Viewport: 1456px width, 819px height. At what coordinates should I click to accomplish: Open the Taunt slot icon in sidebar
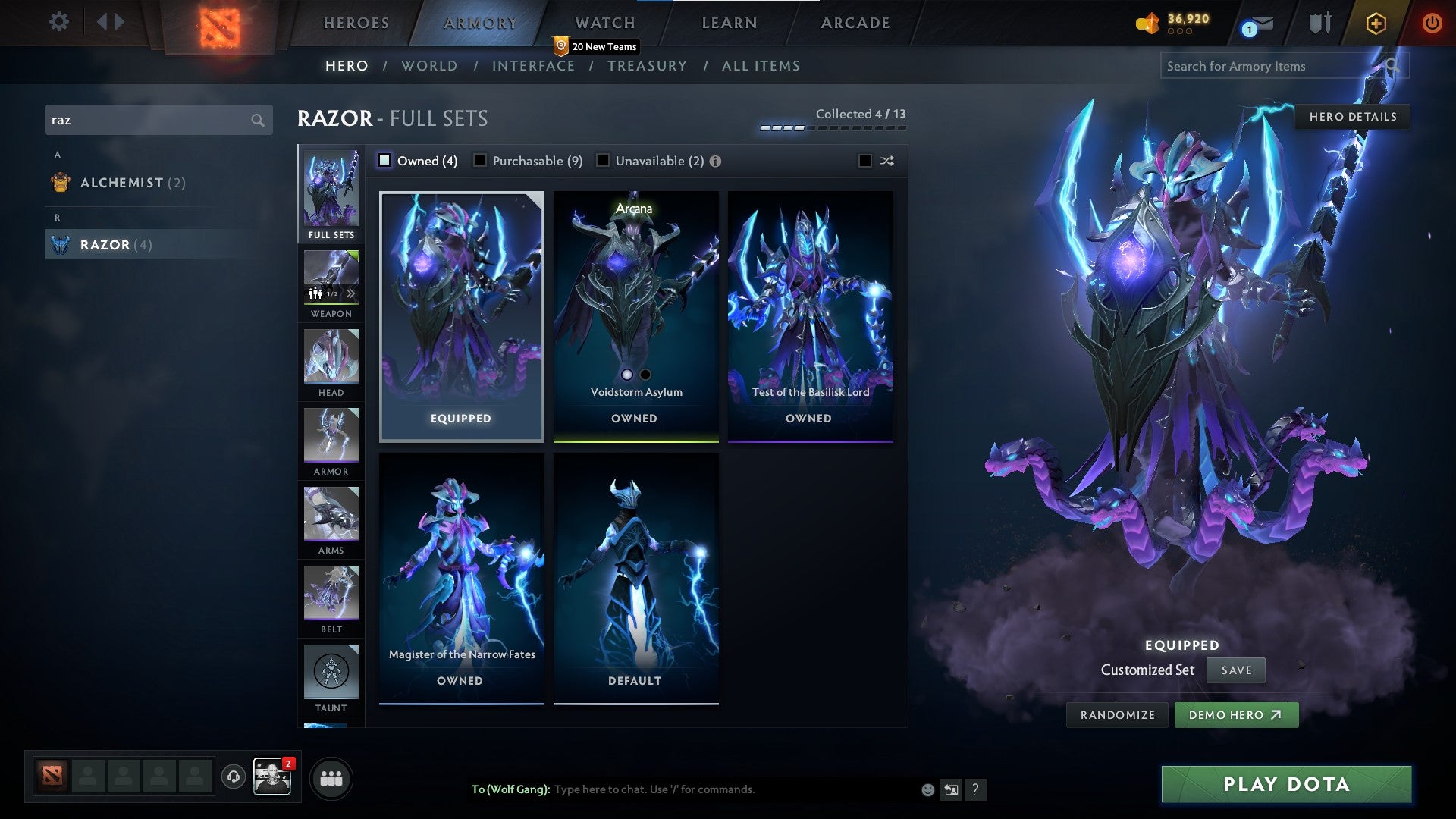331,671
